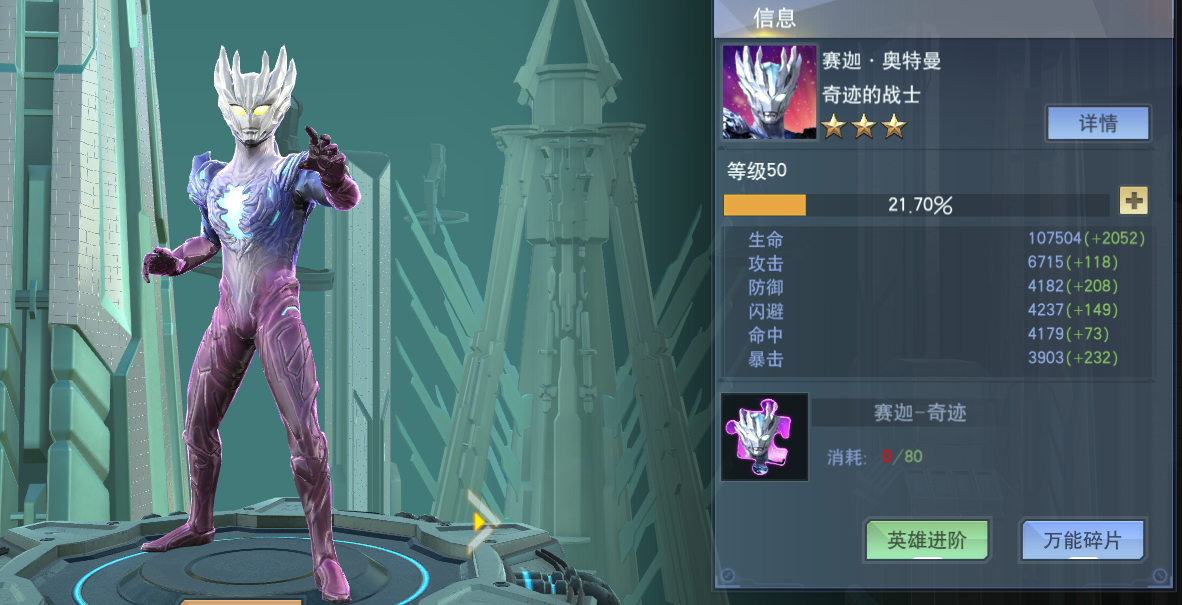
Task: Click the 赛迦-奇迹 puzzle shard icon
Action: [765, 437]
